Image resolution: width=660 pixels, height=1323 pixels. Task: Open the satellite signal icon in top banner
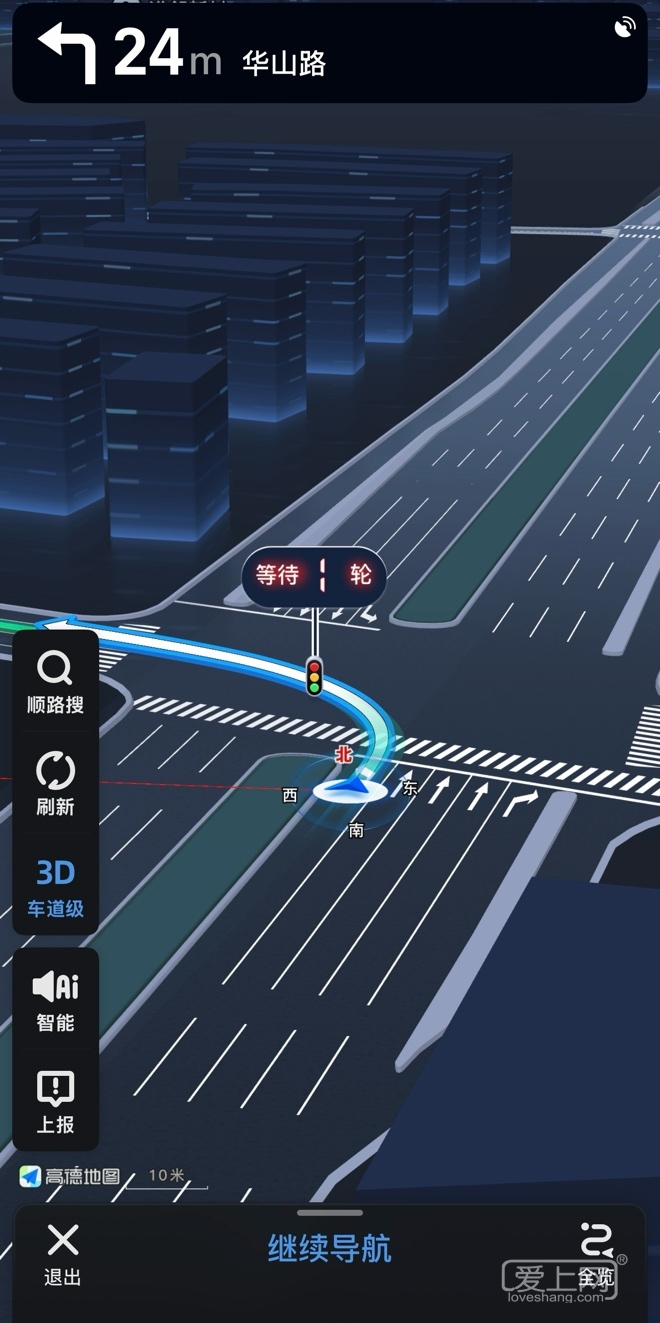625,28
